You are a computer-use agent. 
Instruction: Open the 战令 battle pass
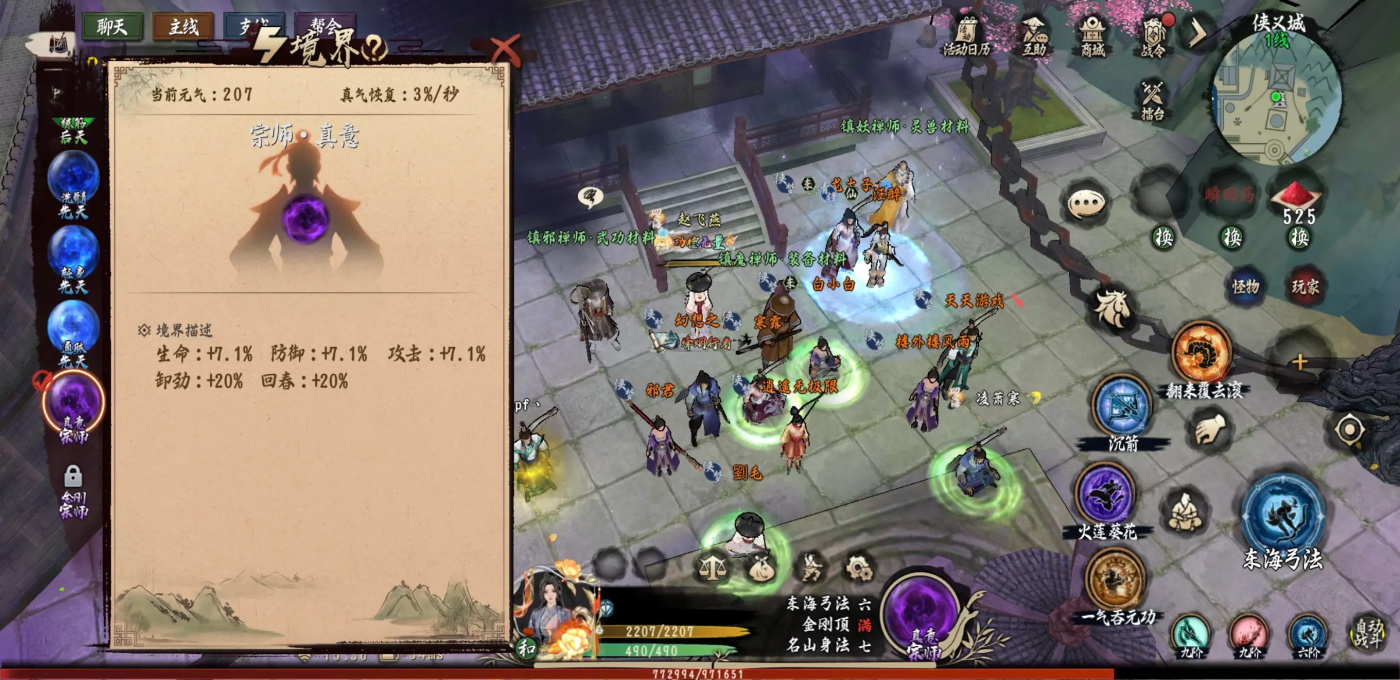[x=1154, y=36]
